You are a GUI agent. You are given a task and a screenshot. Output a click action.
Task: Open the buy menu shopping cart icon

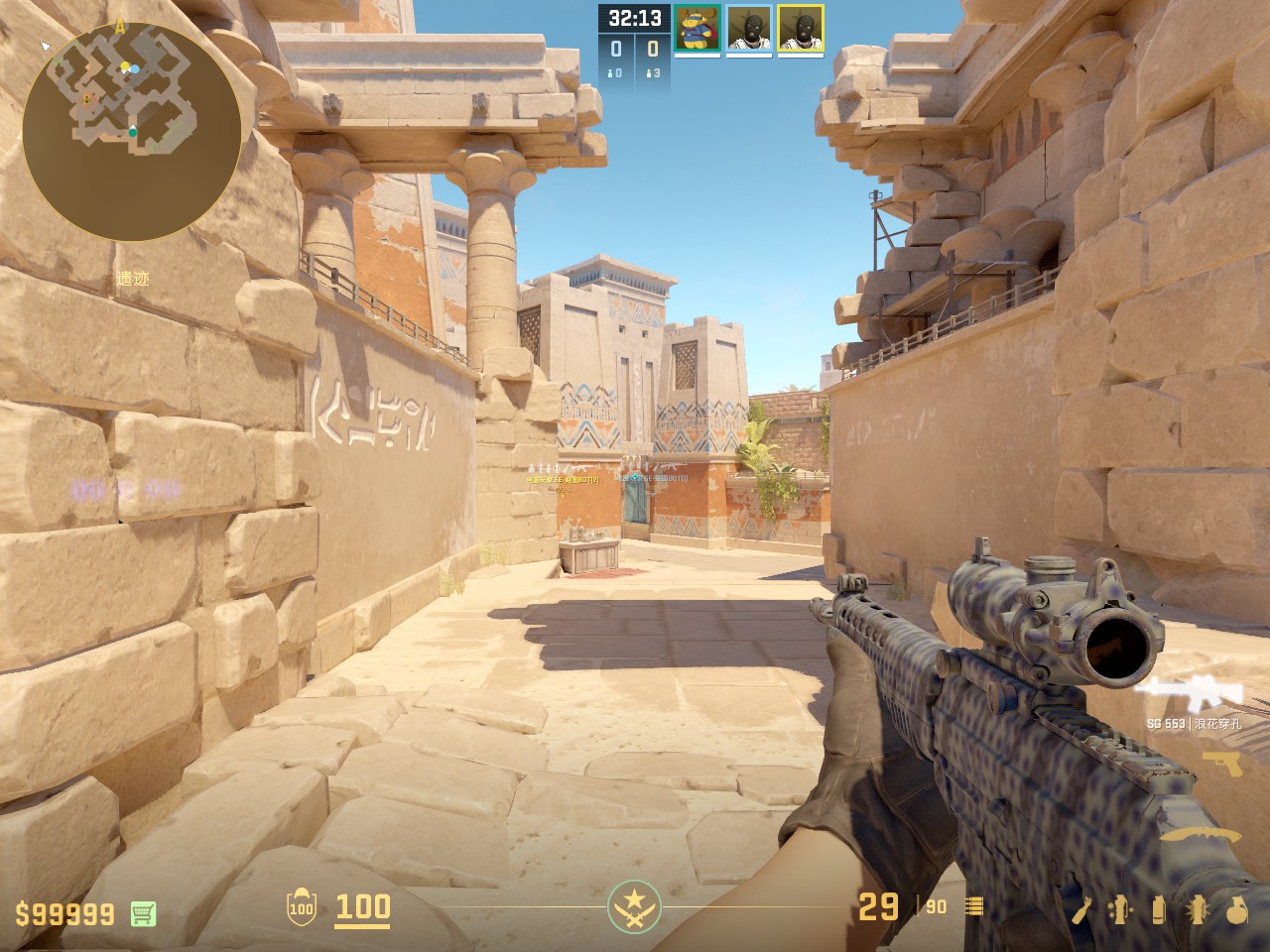point(143,913)
